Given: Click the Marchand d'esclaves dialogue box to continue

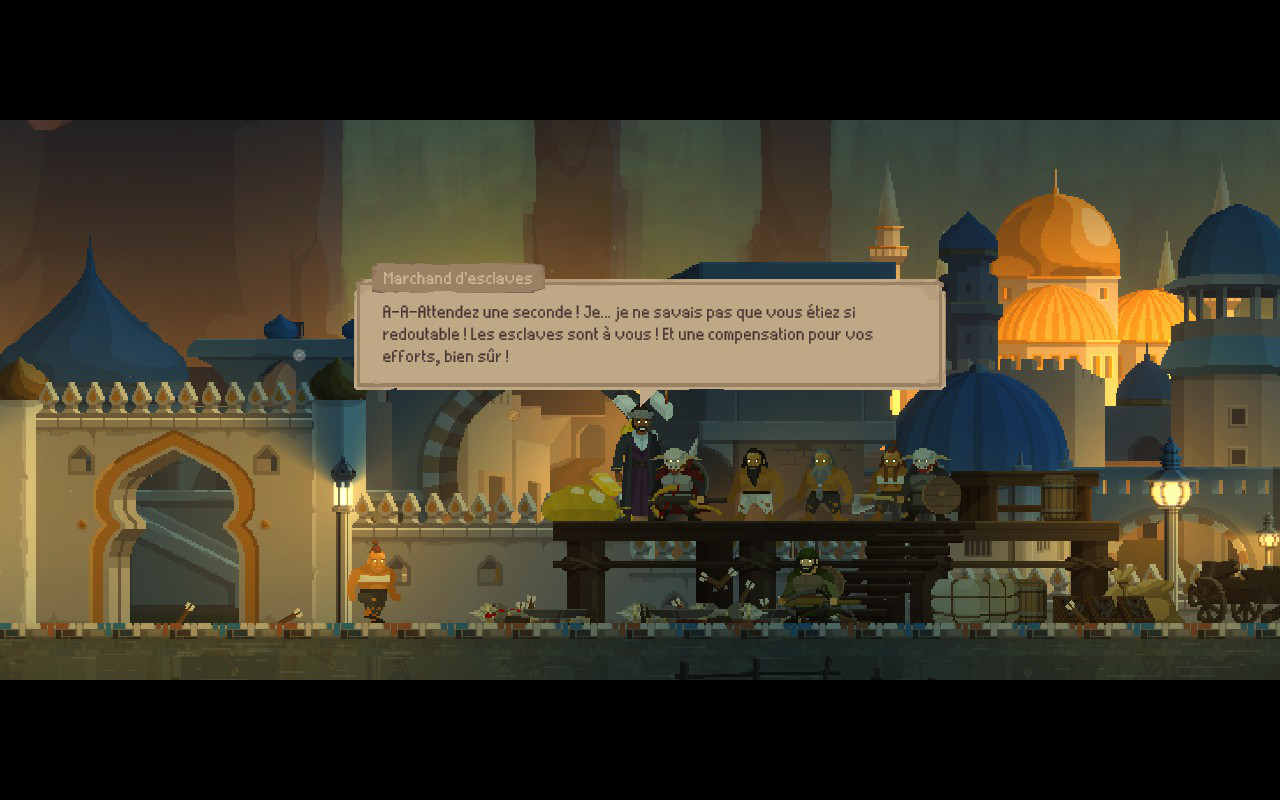Looking at the screenshot, I should point(650,335).
